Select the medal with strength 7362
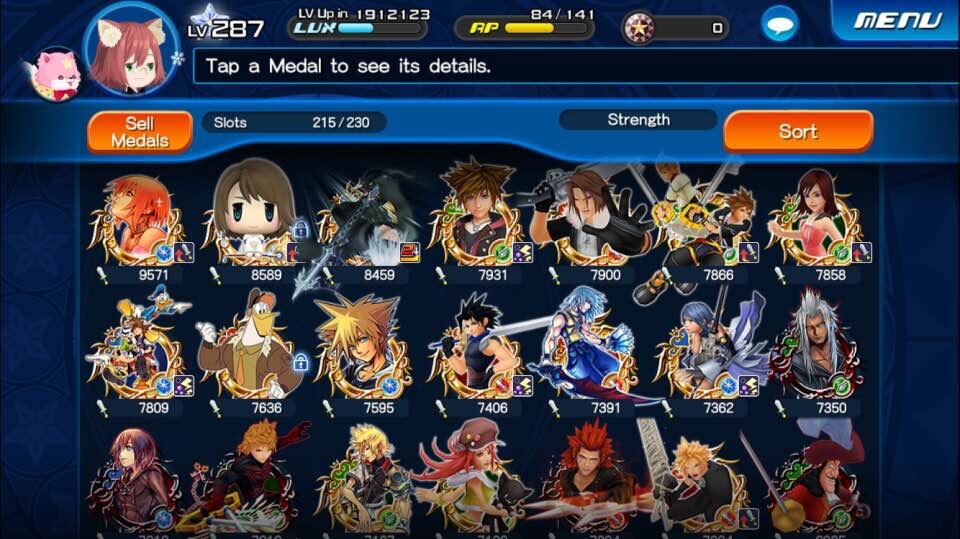Image resolution: width=960 pixels, height=539 pixels. click(704, 350)
